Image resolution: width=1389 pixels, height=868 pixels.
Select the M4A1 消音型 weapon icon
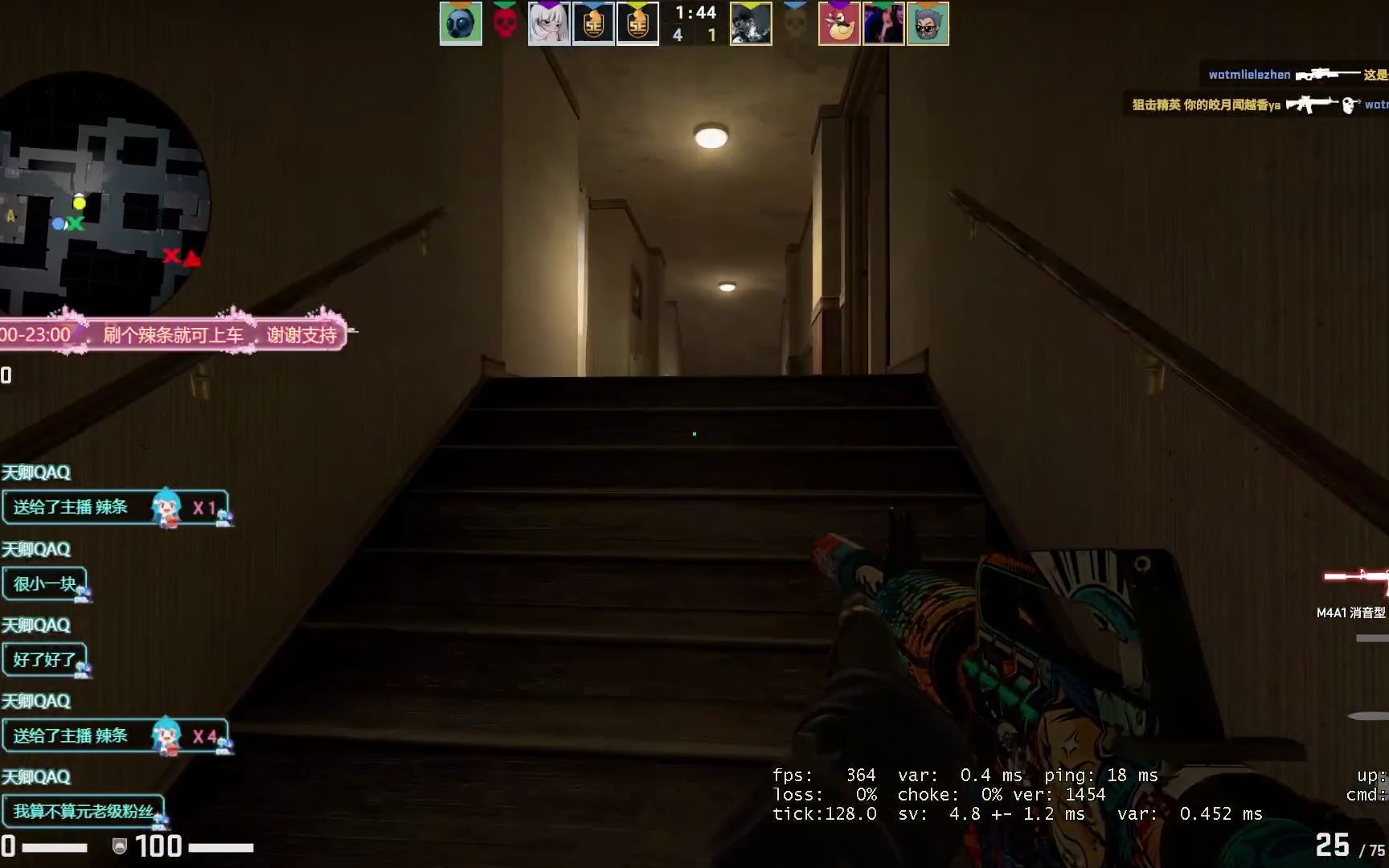click(x=1358, y=577)
